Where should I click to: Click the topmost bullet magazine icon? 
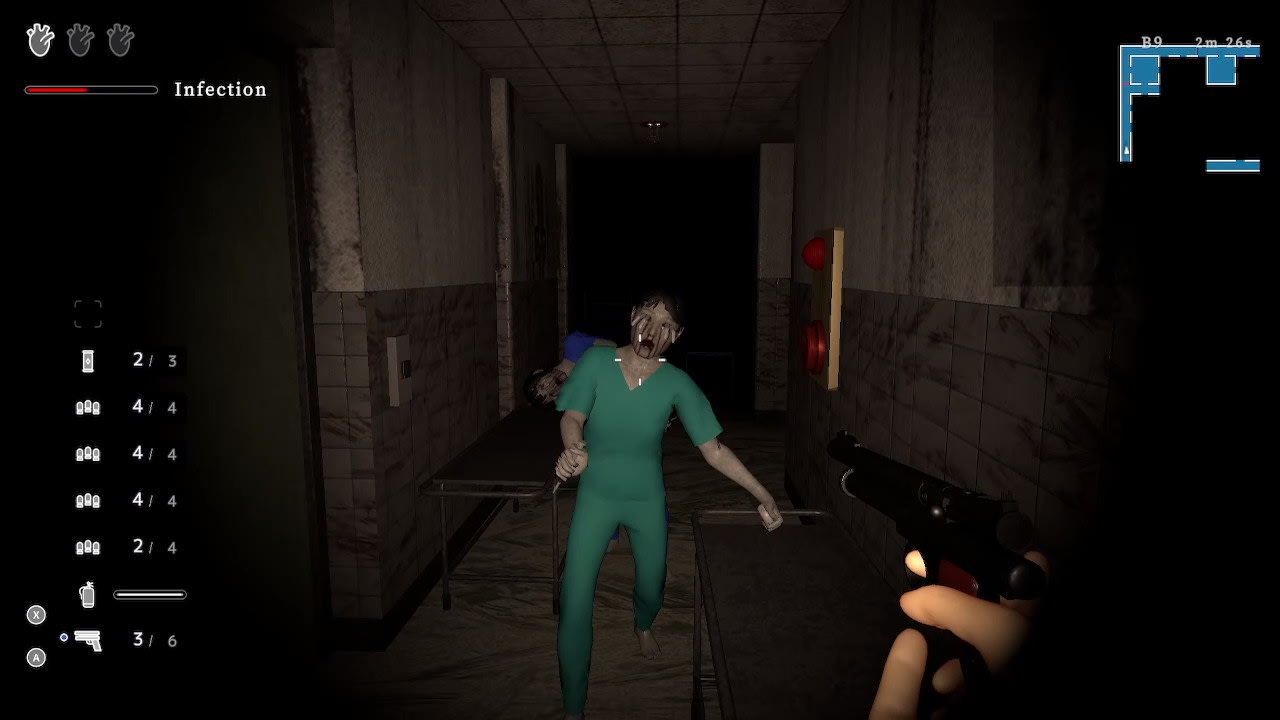point(88,407)
